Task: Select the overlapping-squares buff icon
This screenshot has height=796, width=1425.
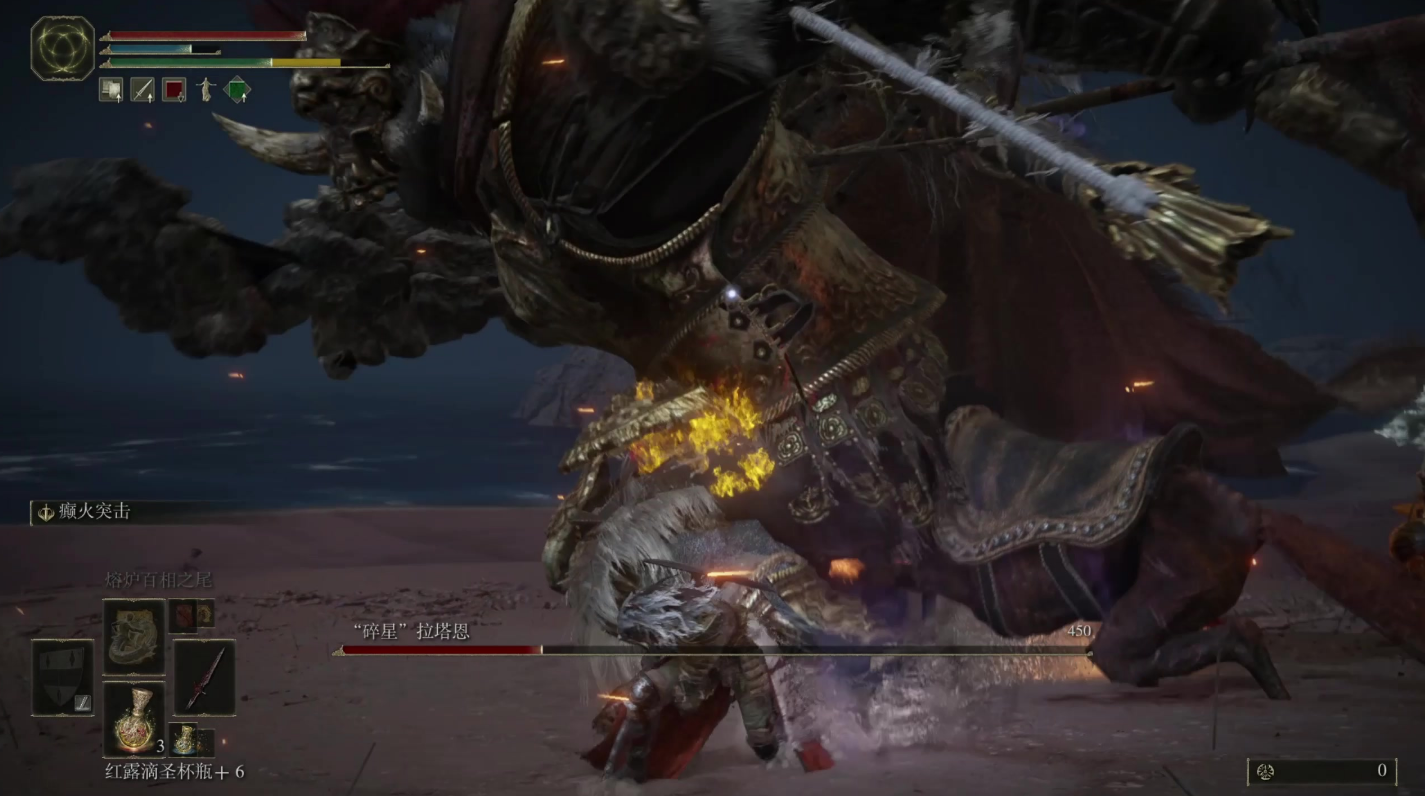Action: pyautogui.click(x=110, y=90)
